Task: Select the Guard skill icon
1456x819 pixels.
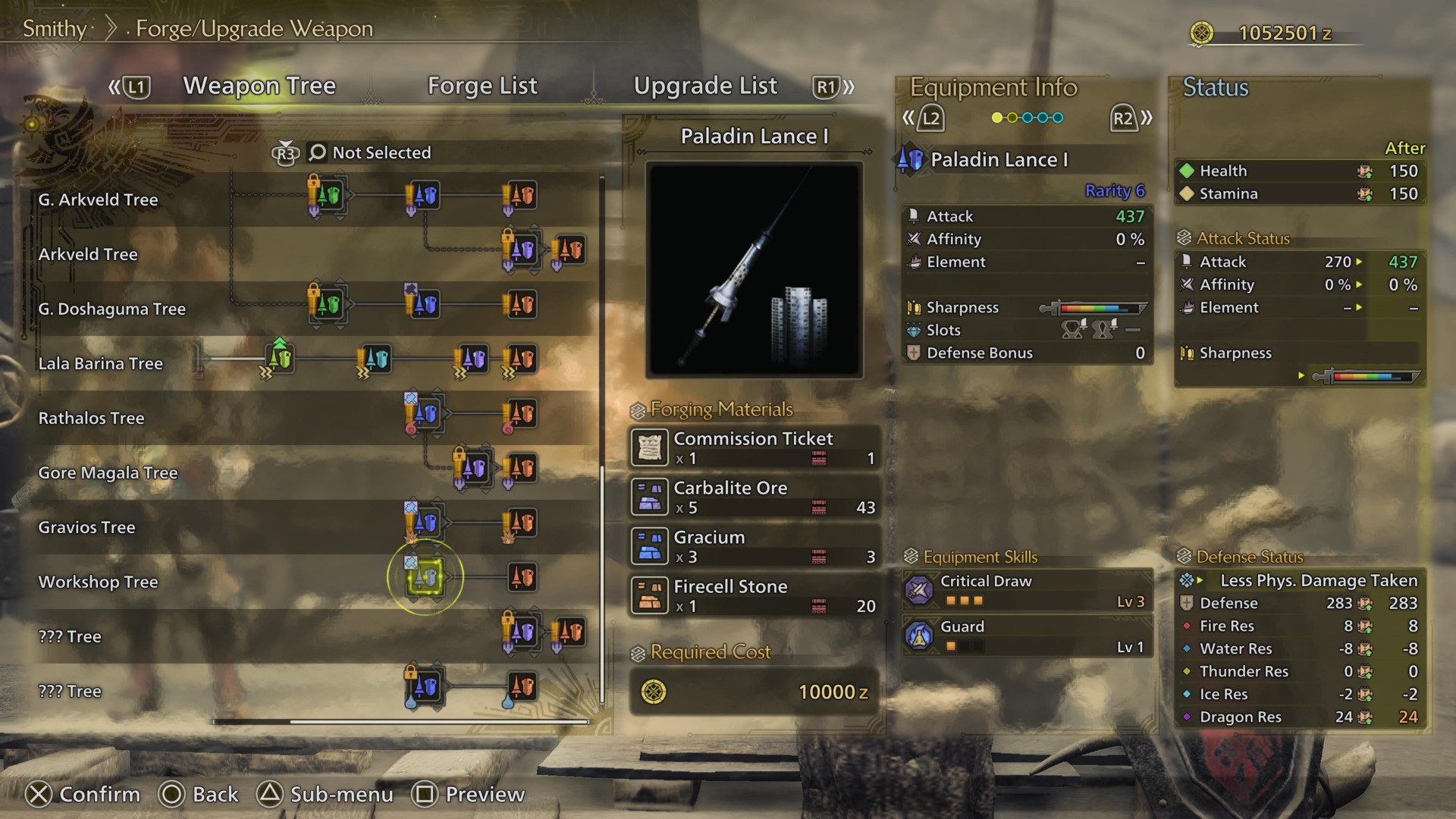Action: (x=918, y=637)
